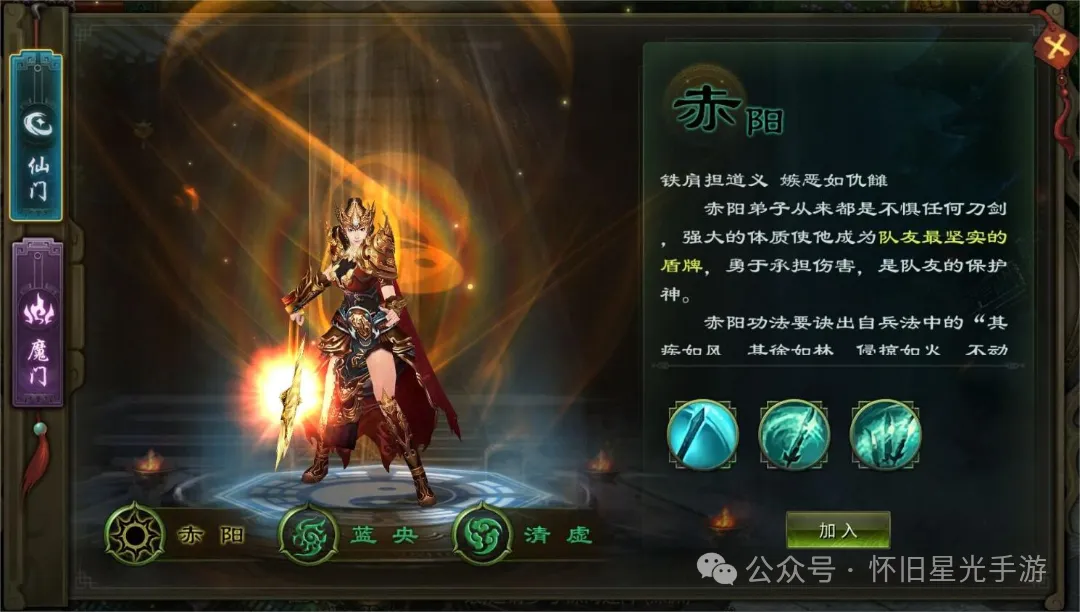Viewport: 1080px width, 612px height.
Task: Click the 加入 join button
Action: pos(837,530)
